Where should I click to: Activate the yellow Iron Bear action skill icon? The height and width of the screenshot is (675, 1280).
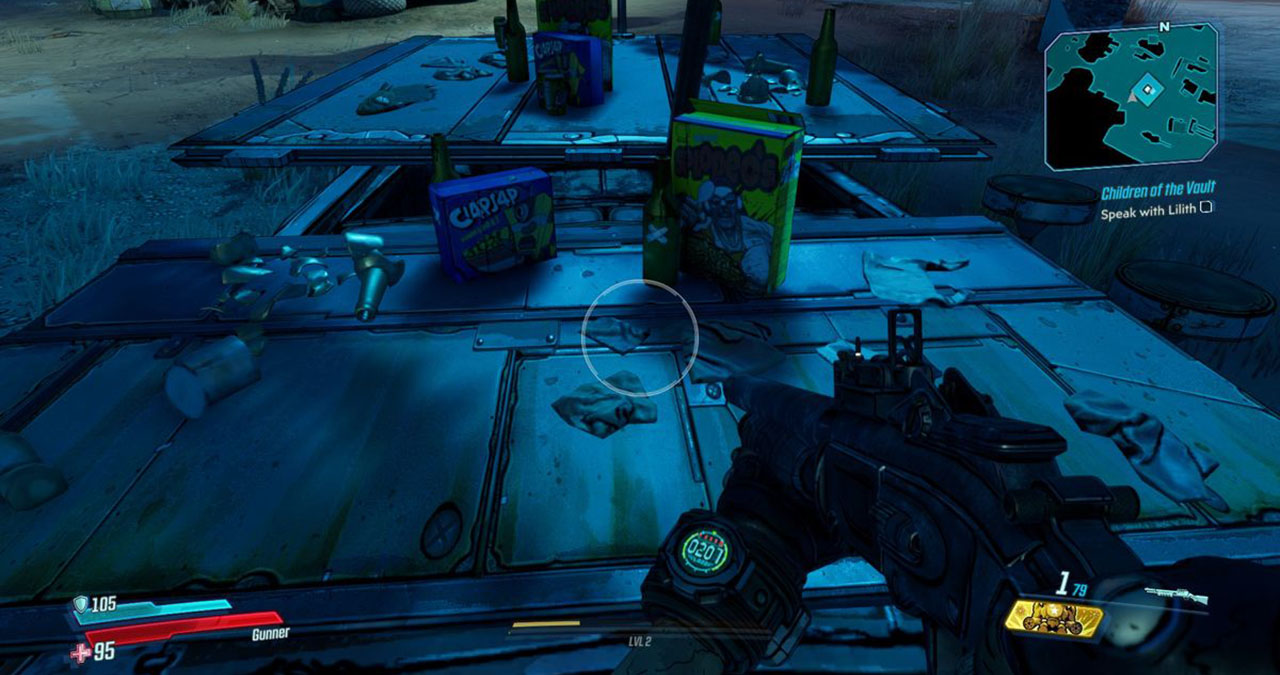pyautogui.click(x=1054, y=619)
